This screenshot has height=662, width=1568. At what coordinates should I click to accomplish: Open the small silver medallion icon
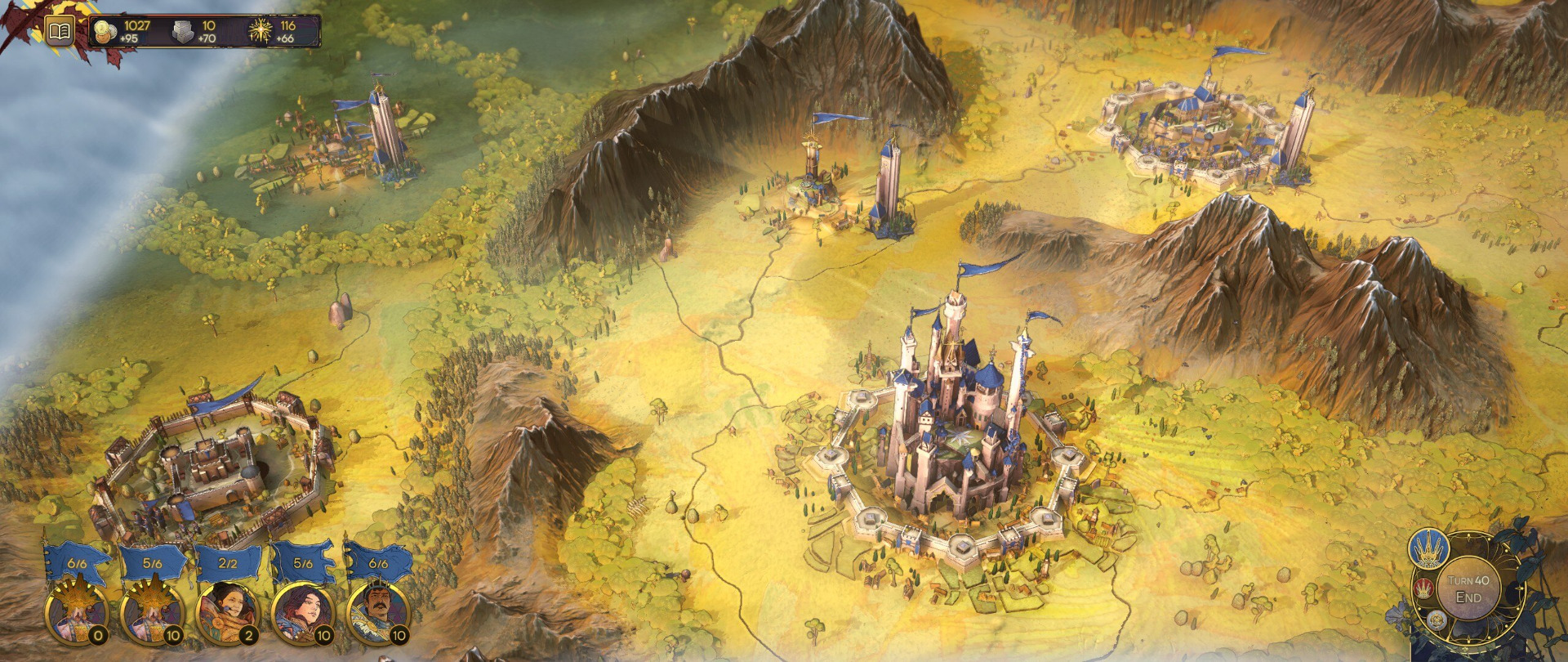(1437, 621)
